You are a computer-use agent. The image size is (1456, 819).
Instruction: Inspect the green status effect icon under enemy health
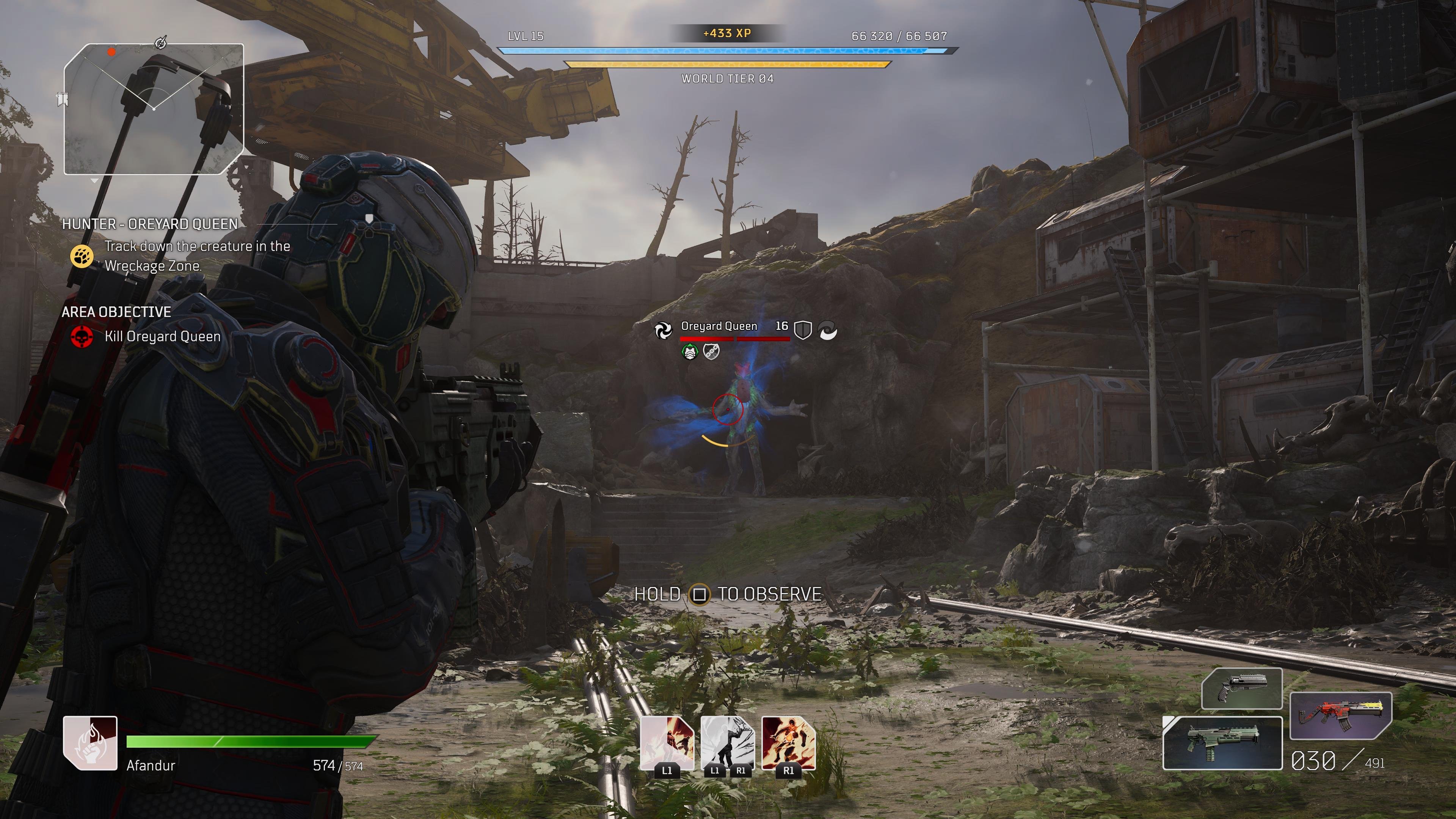point(690,352)
